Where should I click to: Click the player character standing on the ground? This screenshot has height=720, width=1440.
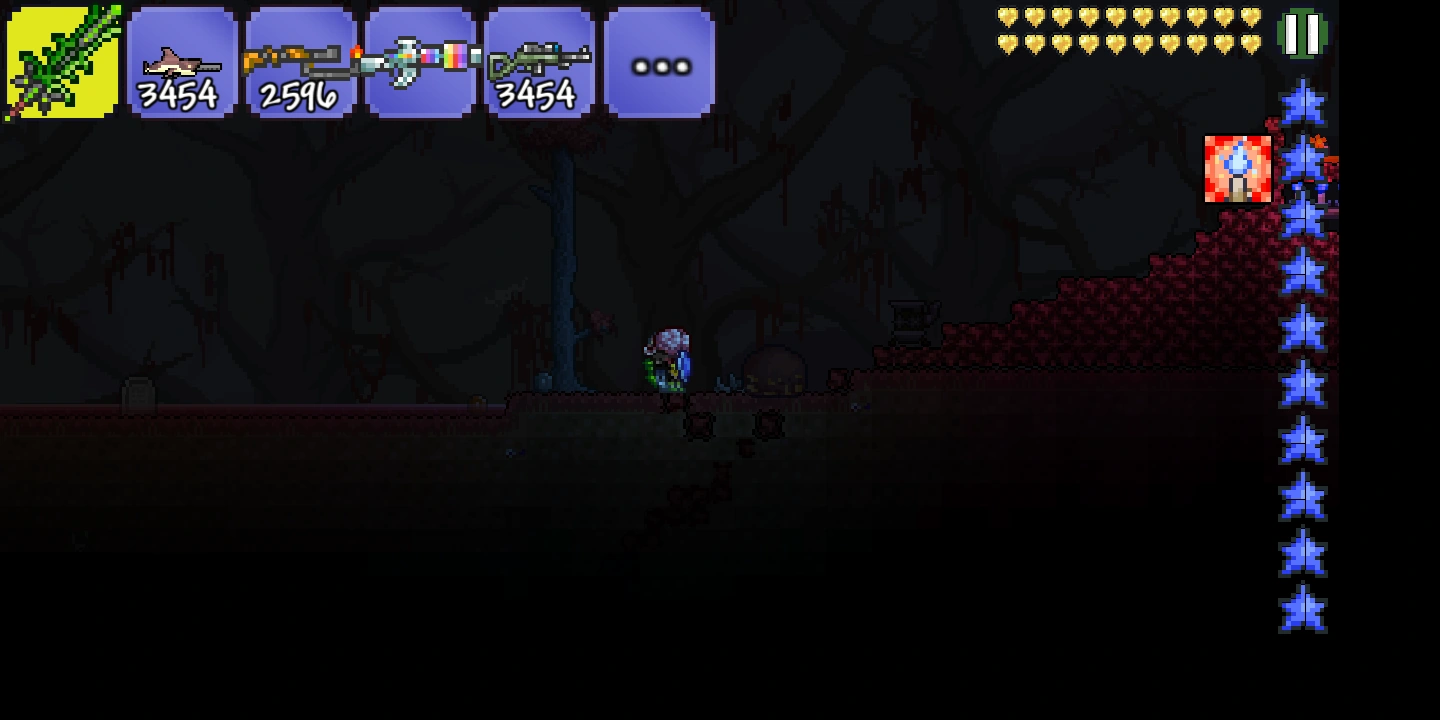[x=666, y=360]
